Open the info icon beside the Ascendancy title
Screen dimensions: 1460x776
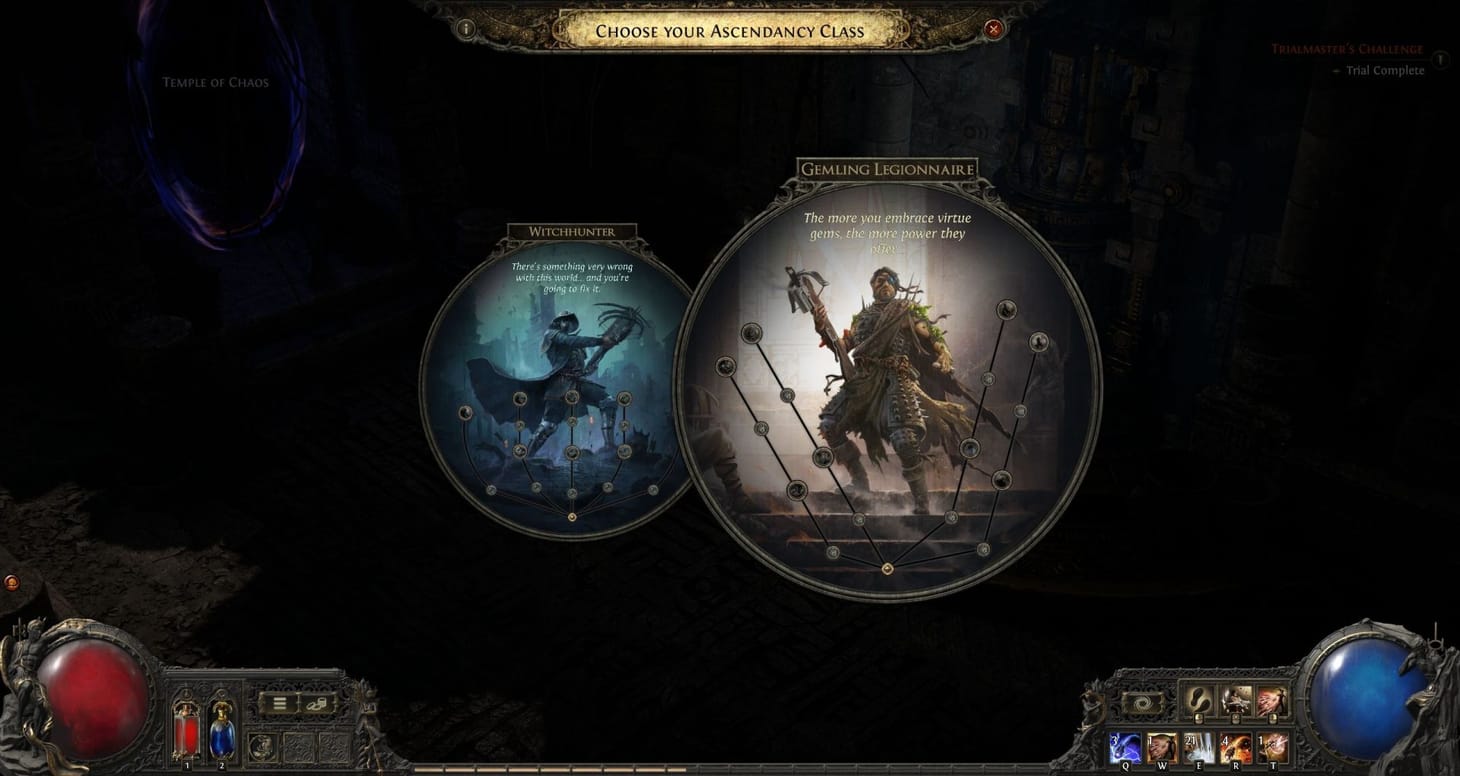pos(464,30)
